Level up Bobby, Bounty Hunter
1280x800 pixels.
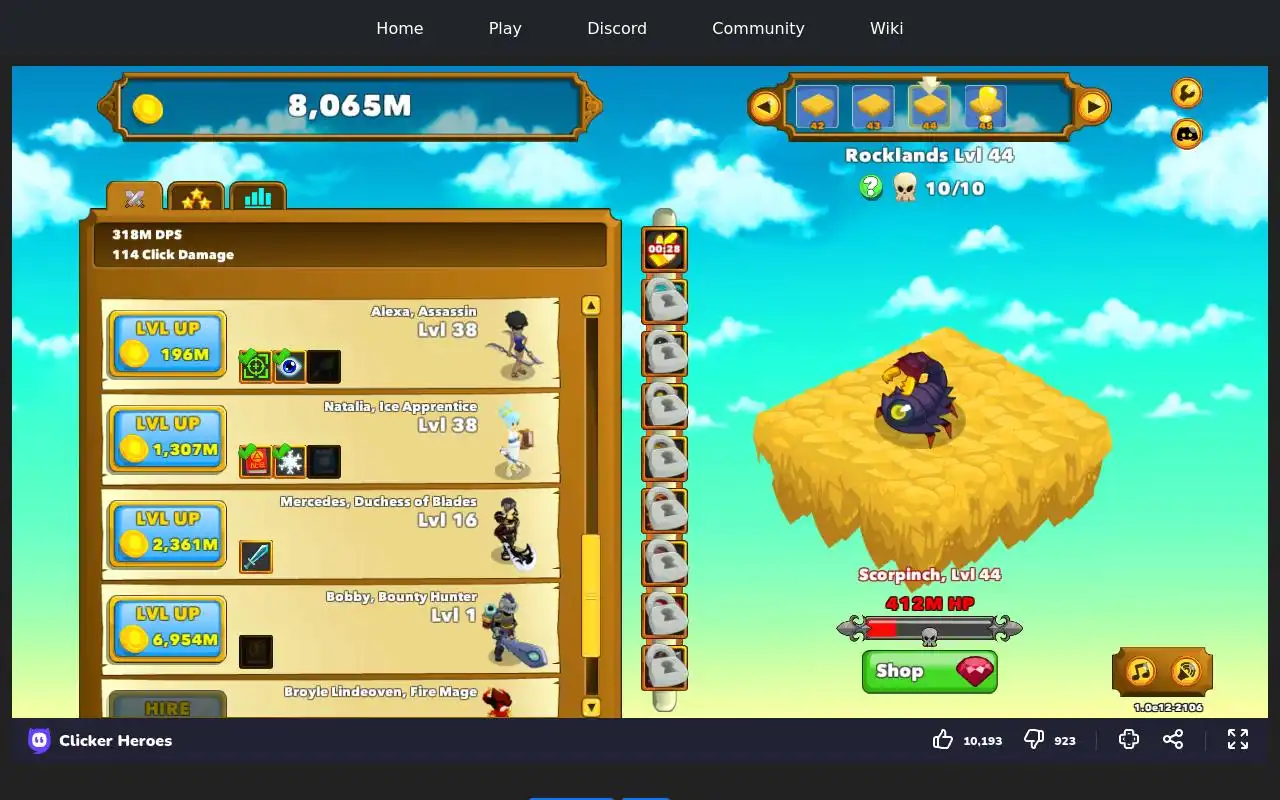(167, 629)
